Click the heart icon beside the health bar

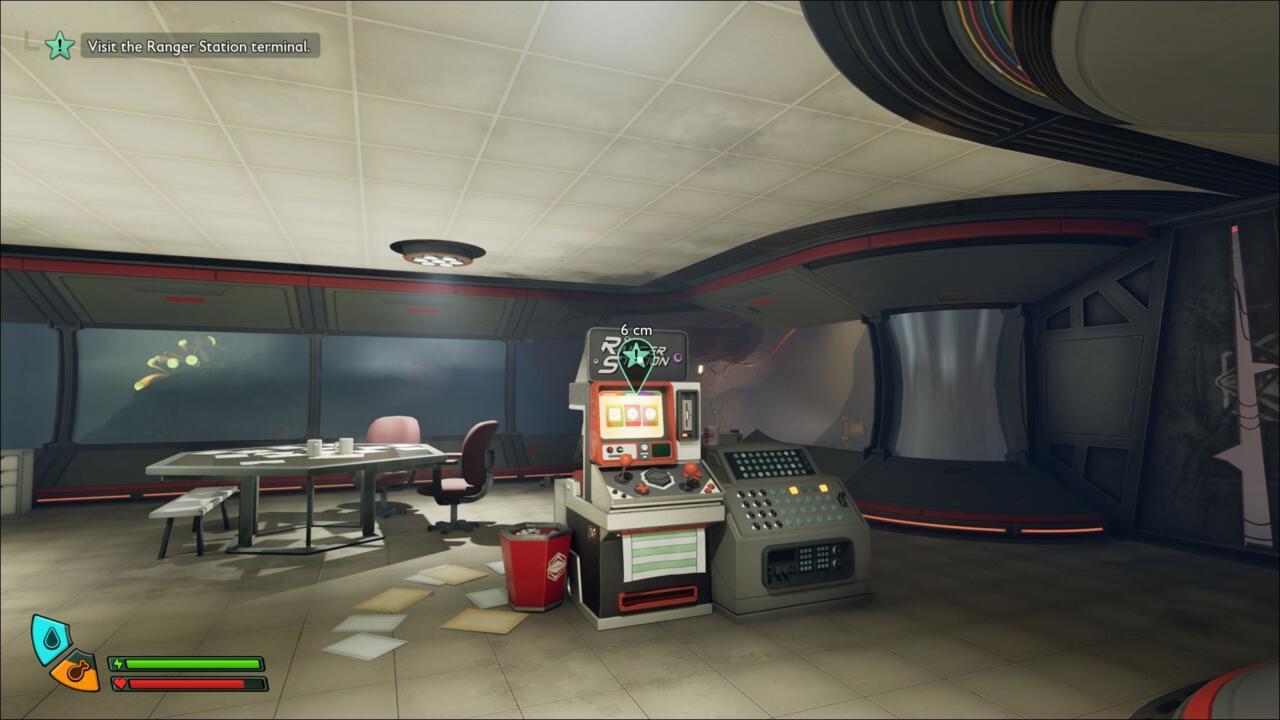[122, 685]
